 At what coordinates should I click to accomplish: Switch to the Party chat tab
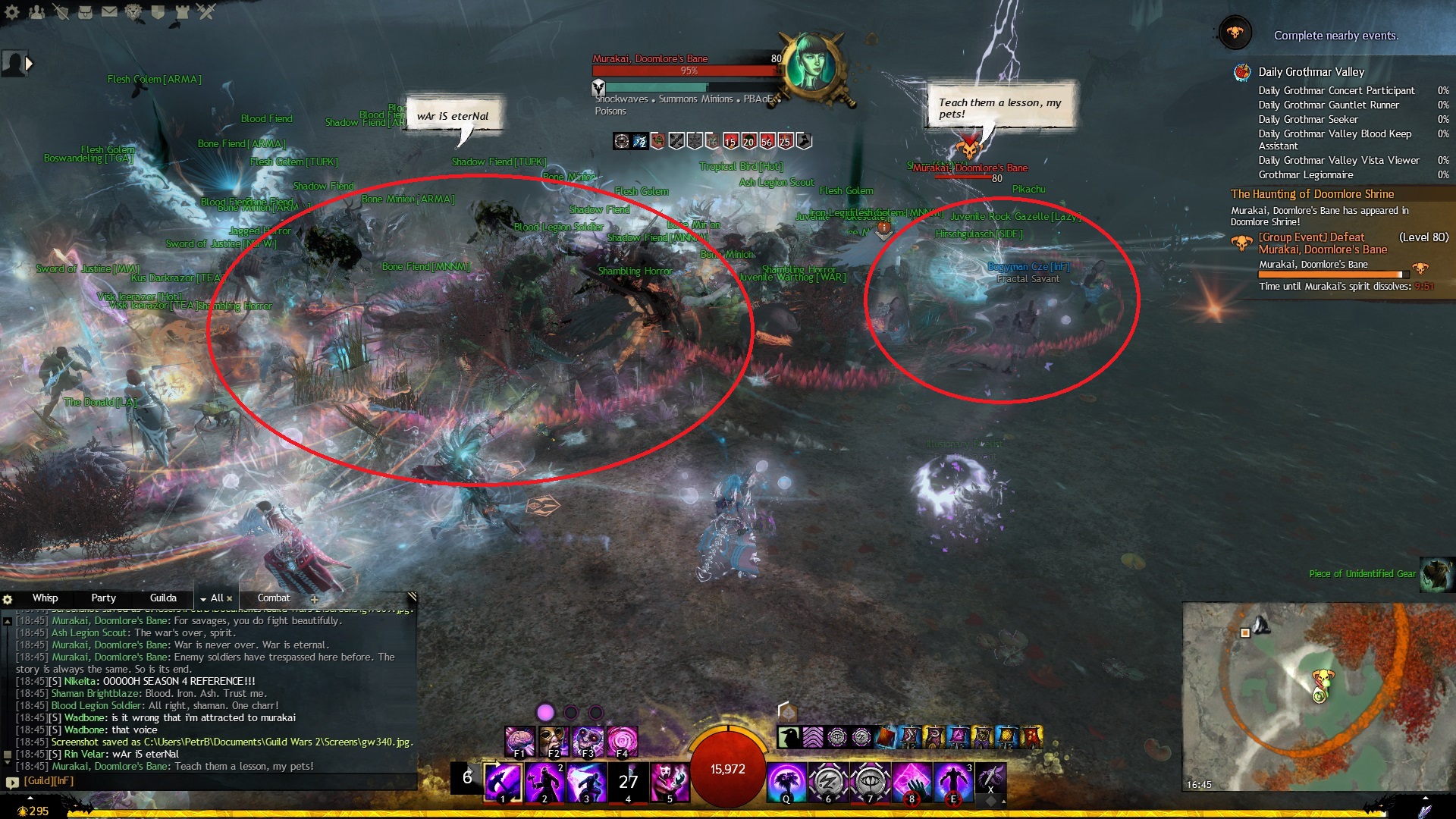click(x=103, y=598)
